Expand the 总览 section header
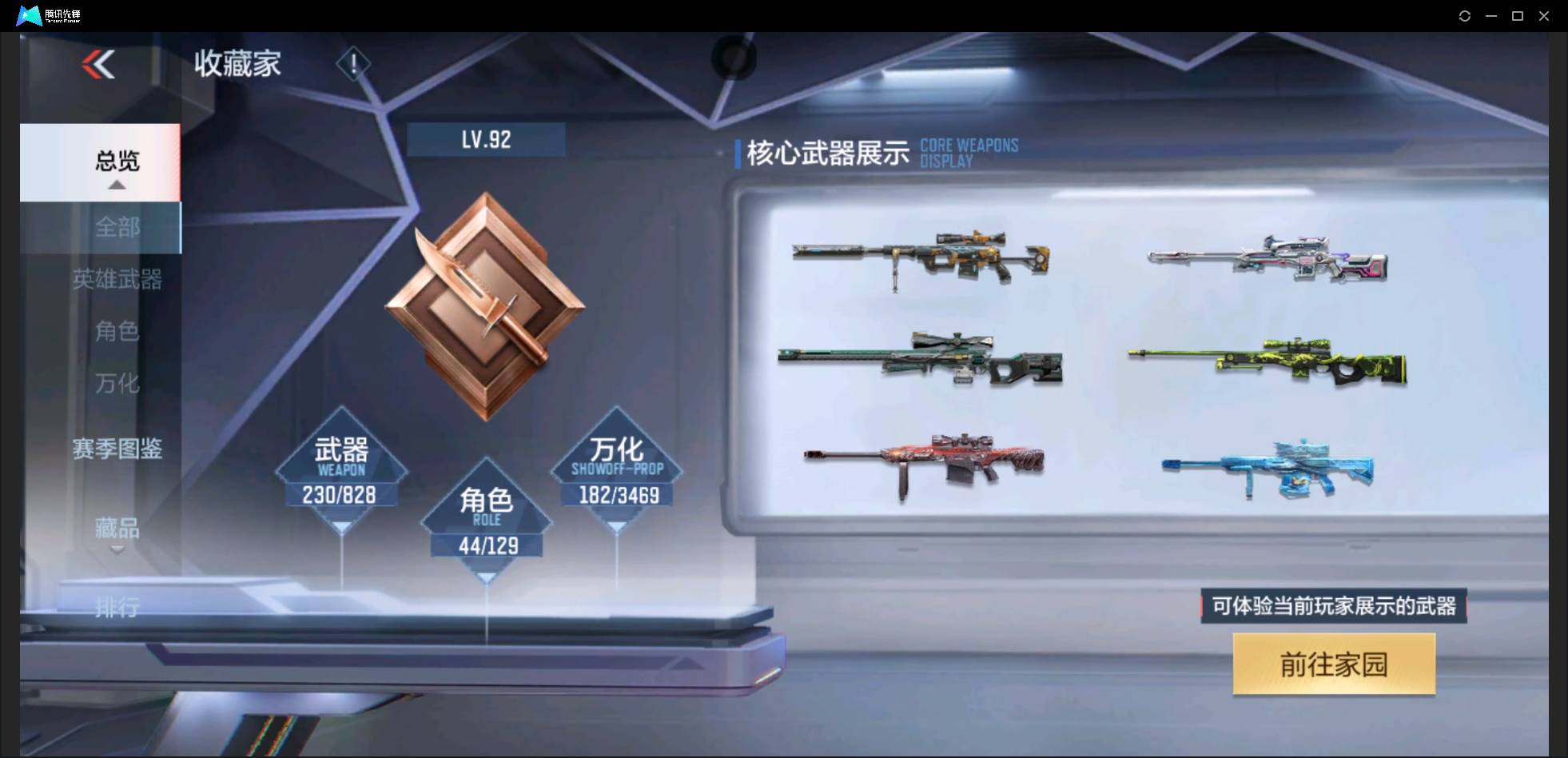This screenshot has width=1568, height=758. (117, 162)
